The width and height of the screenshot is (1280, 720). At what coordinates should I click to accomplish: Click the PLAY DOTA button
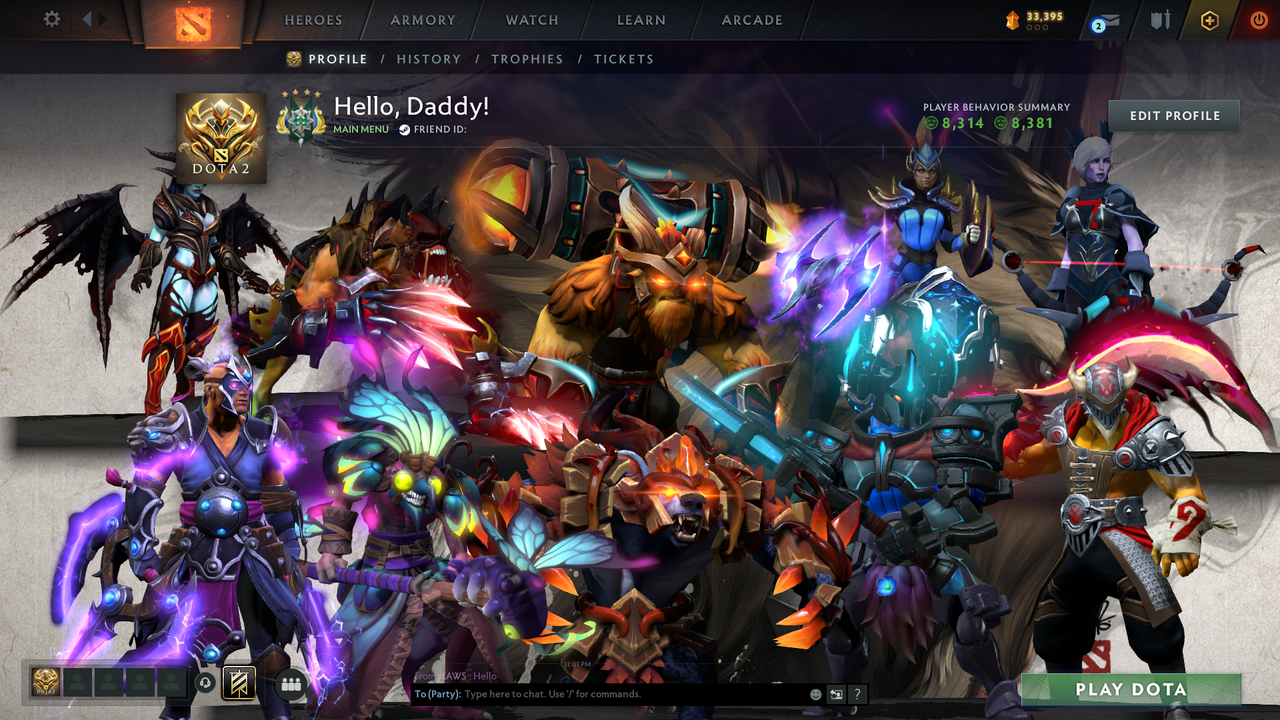click(x=1130, y=690)
